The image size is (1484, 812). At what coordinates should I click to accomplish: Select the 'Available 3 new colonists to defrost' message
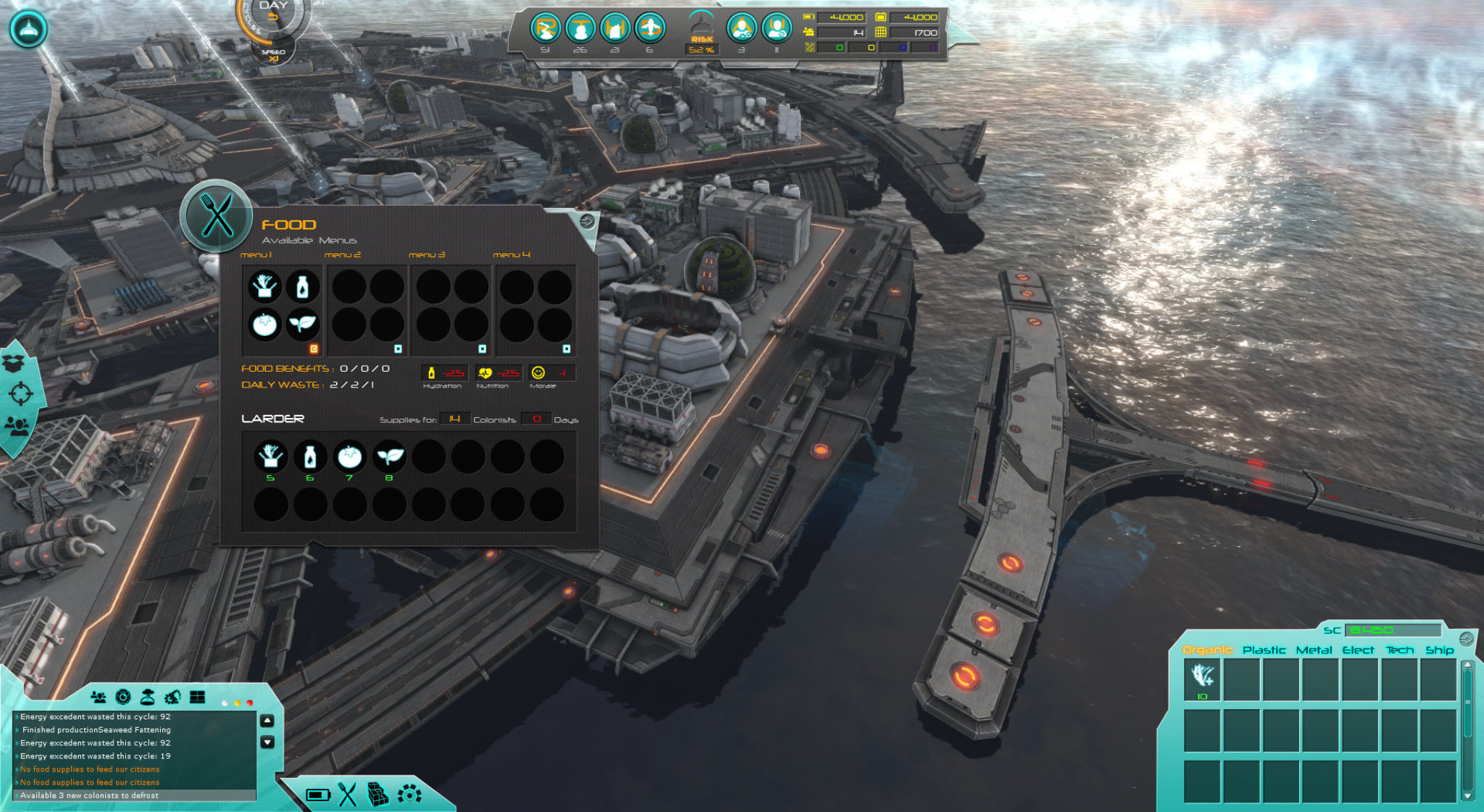[x=89, y=795]
